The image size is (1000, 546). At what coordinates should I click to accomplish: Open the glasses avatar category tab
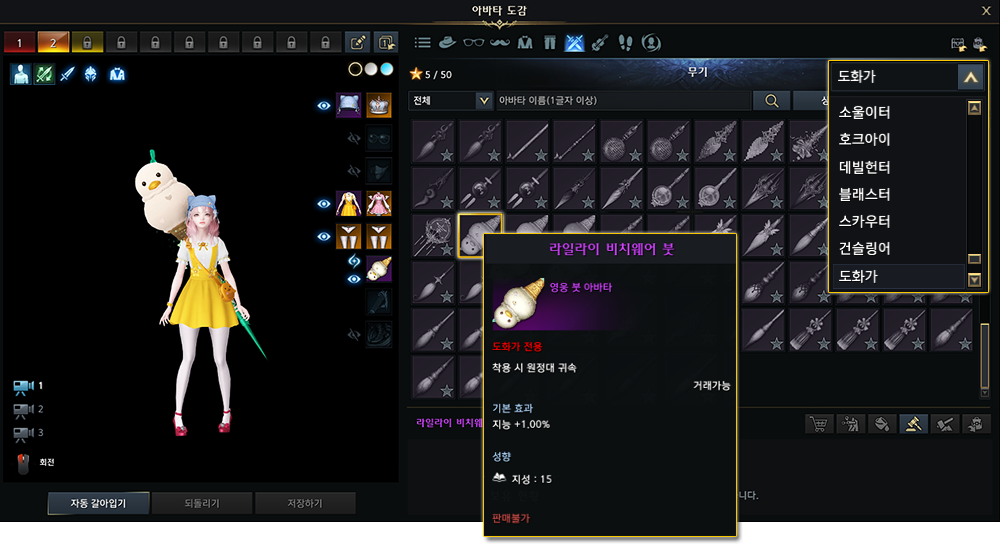(x=473, y=43)
